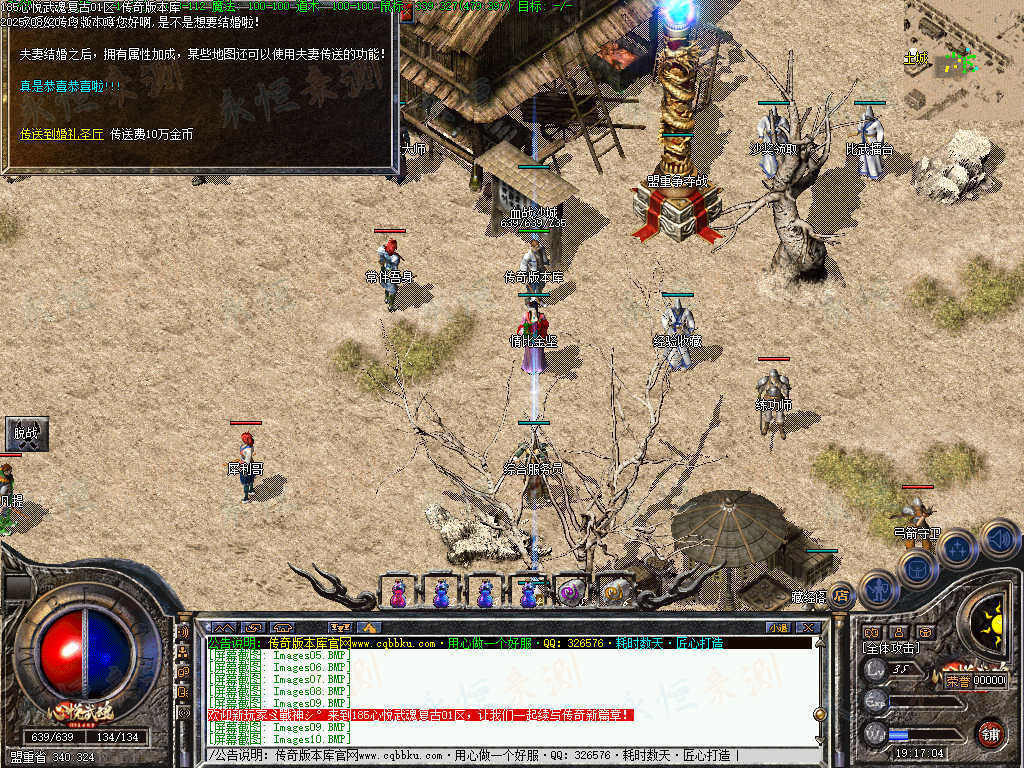Open the bag inventory round button
The image size is (1024, 768).
[917, 568]
